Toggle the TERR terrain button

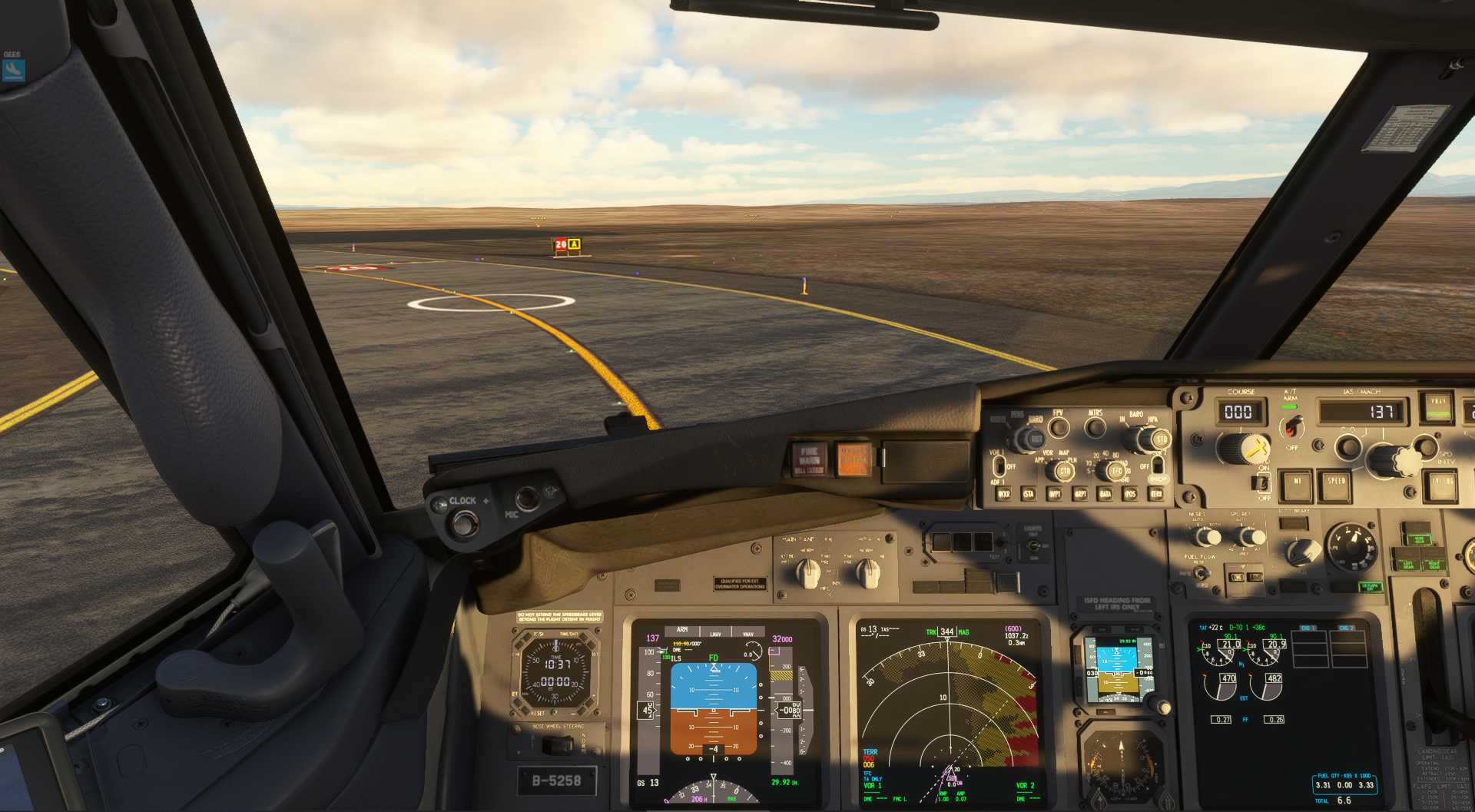click(x=1155, y=494)
